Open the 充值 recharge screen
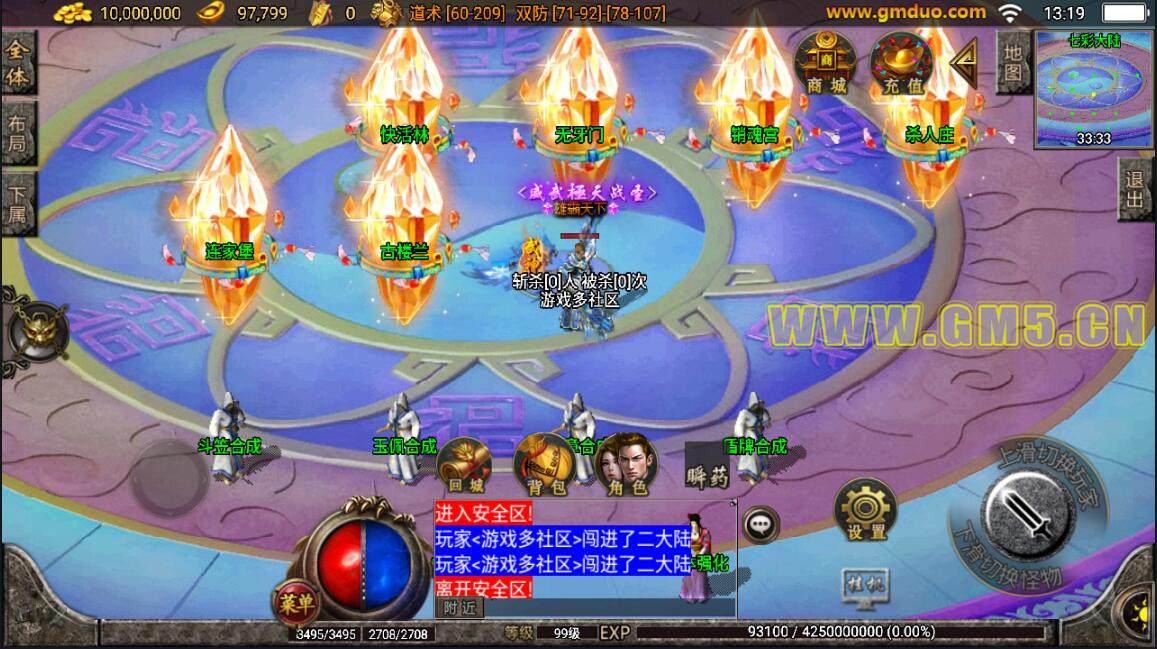The image size is (1157, 649). click(901, 62)
